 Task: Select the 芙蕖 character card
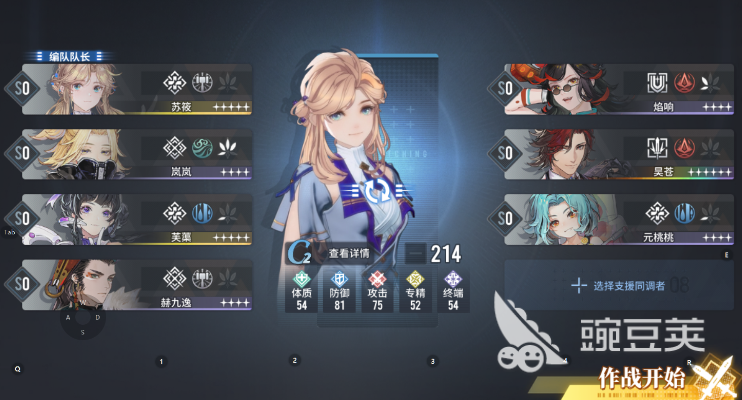point(135,219)
